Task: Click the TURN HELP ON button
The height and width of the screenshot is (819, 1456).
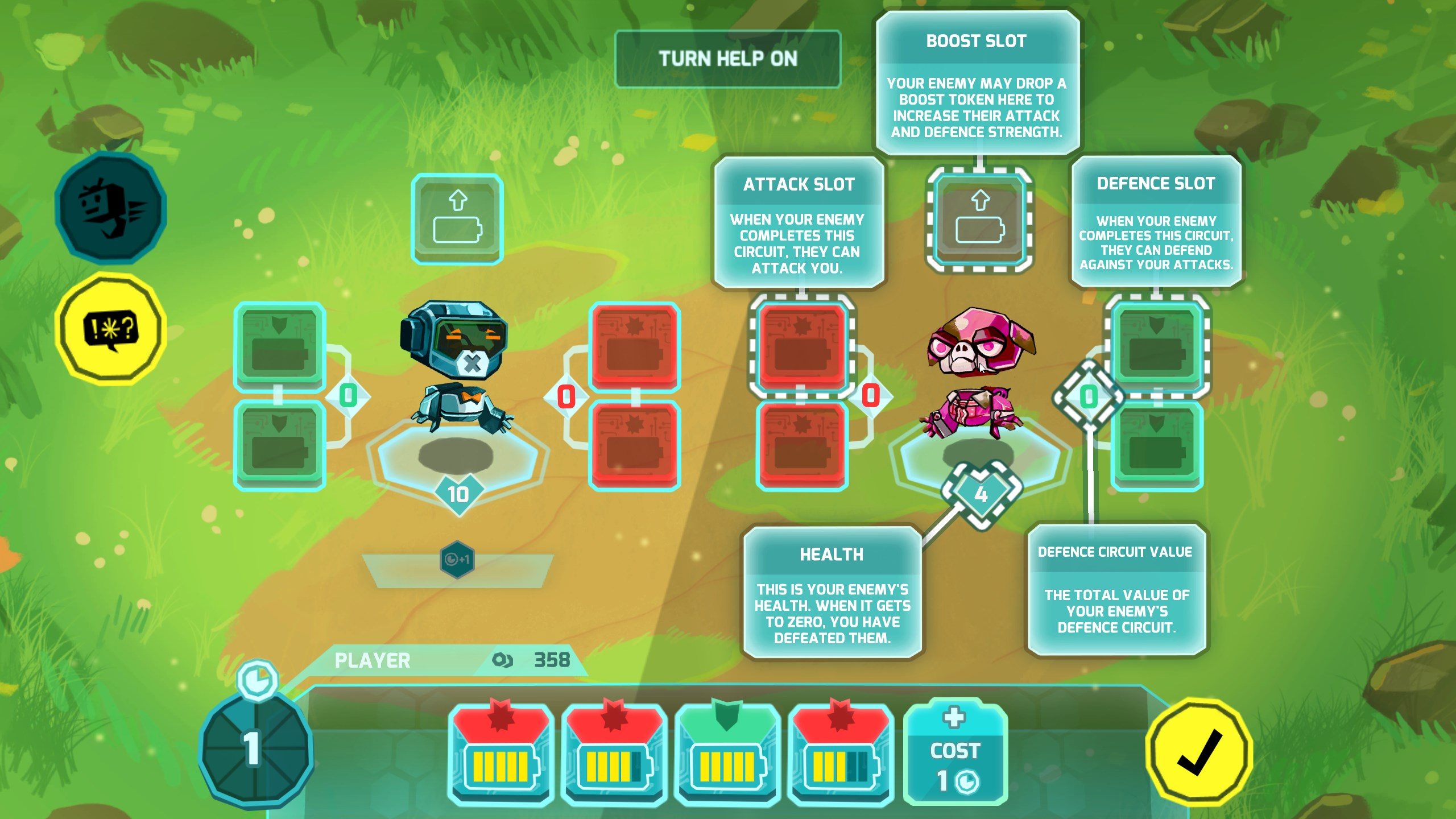Action: 727,59
